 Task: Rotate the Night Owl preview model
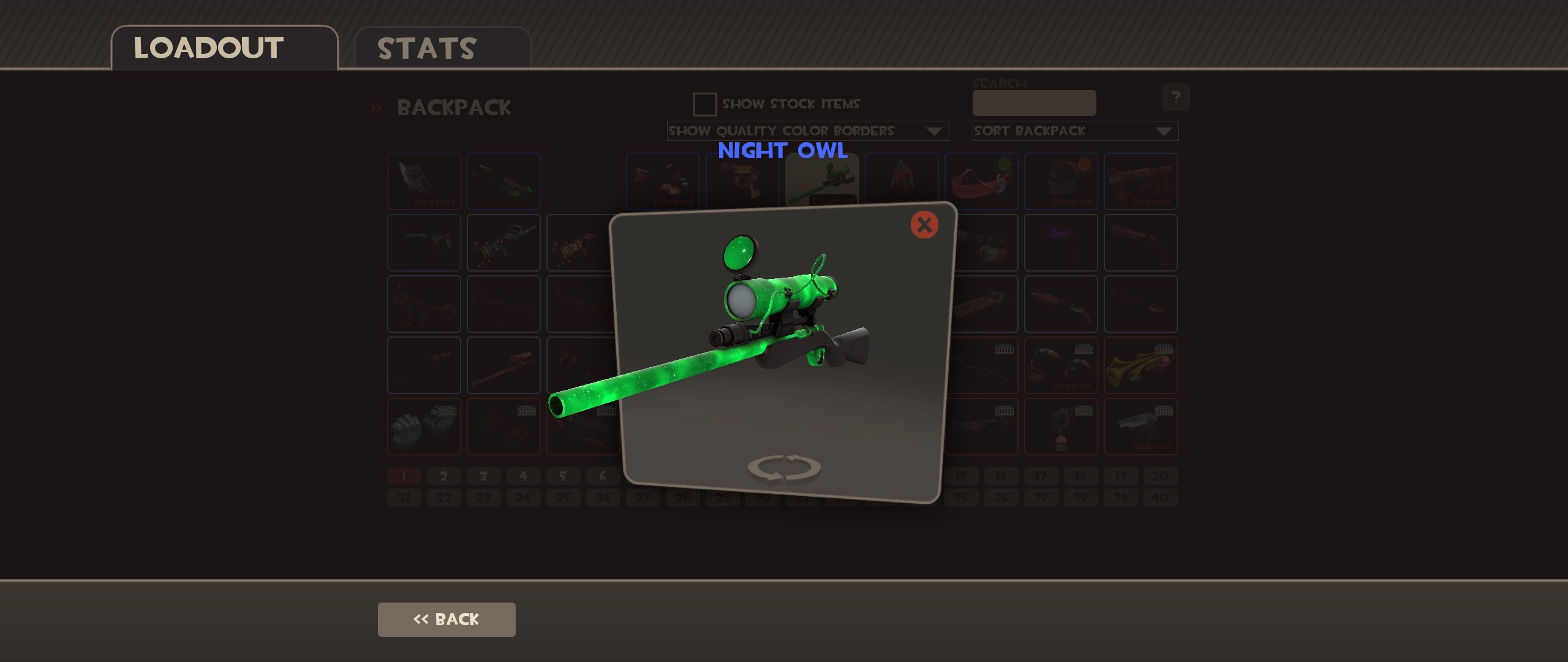786,467
